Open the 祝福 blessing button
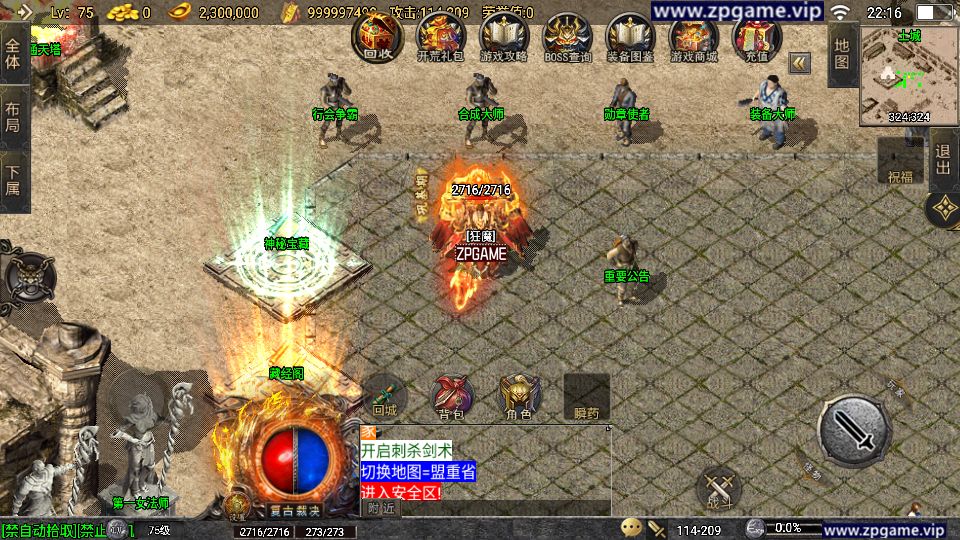960x540 pixels. [x=900, y=163]
